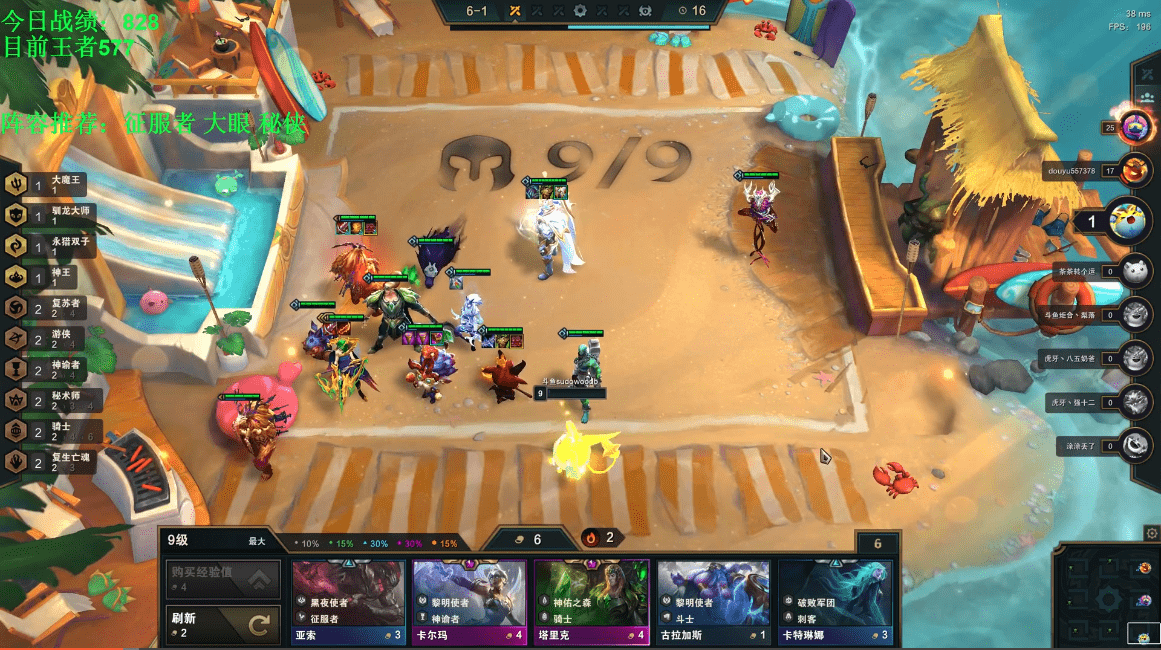Show the 永猎双子 trait details
The image size is (1161, 650).
[x=50, y=246]
